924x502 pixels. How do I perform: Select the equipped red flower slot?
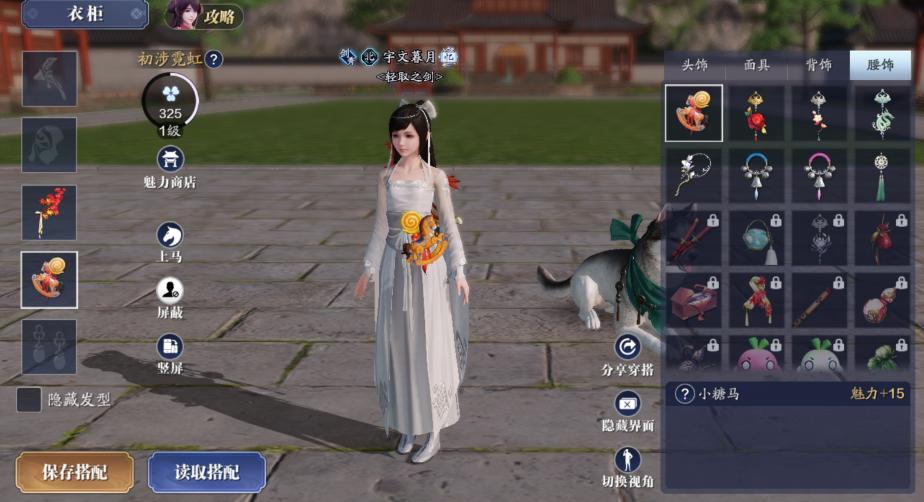pyautogui.click(x=49, y=212)
